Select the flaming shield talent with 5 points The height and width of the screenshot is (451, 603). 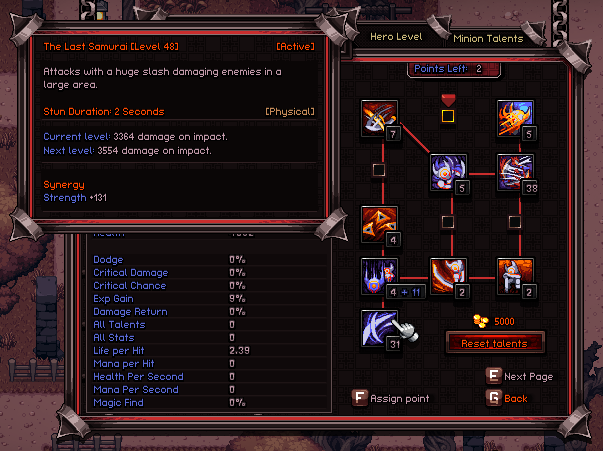click(x=515, y=118)
